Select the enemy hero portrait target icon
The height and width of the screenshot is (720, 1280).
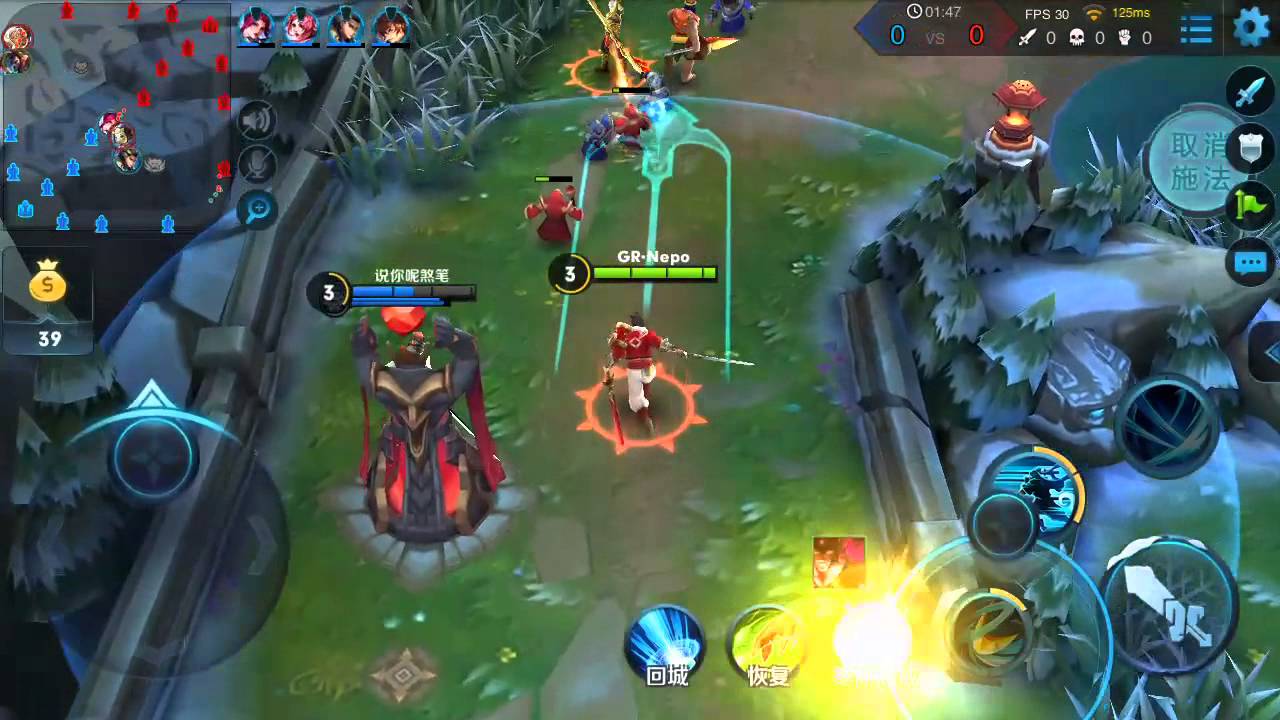(839, 561)
